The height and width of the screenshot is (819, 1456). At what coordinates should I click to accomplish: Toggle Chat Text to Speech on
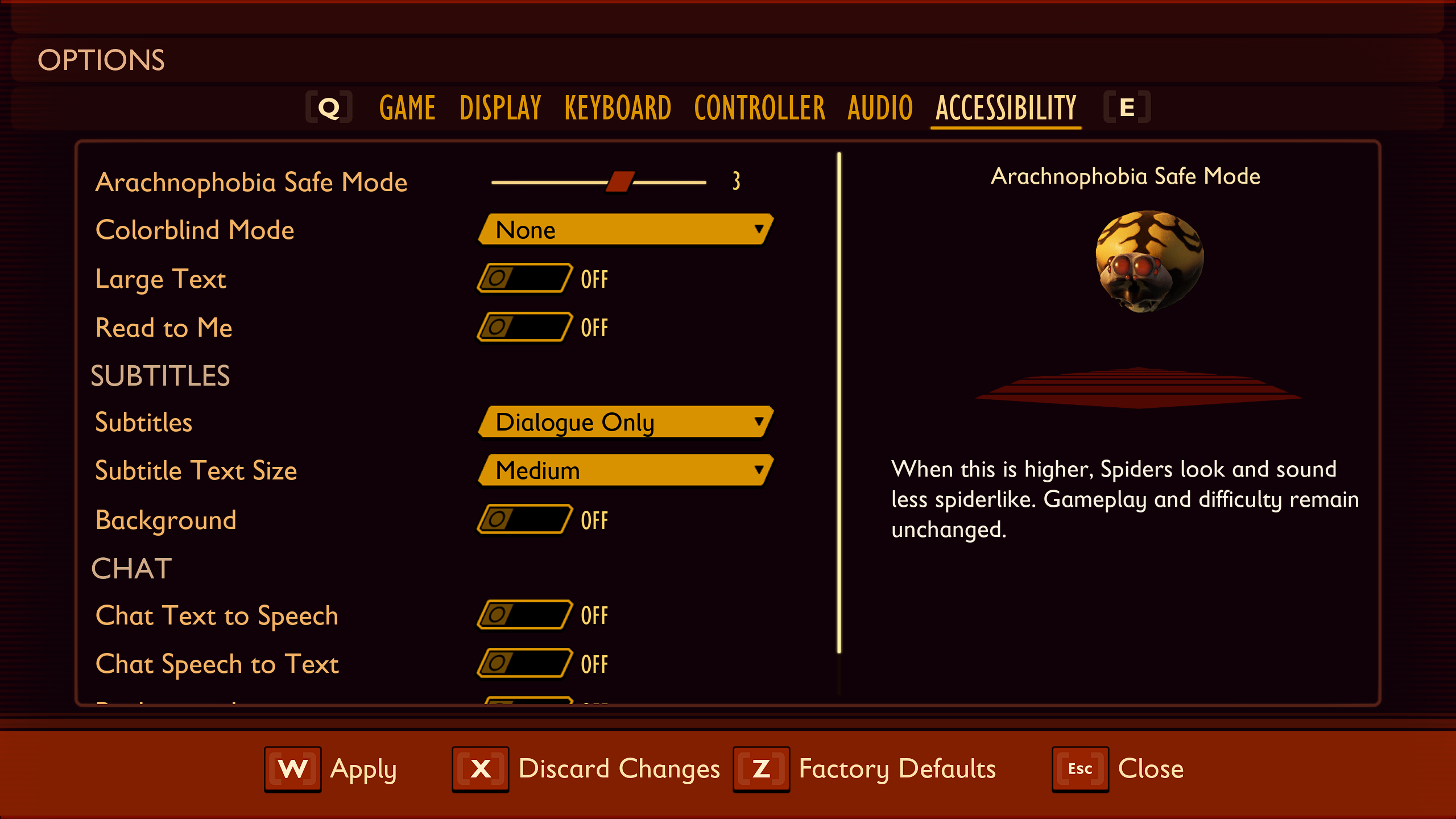click(x=523, y=615)
